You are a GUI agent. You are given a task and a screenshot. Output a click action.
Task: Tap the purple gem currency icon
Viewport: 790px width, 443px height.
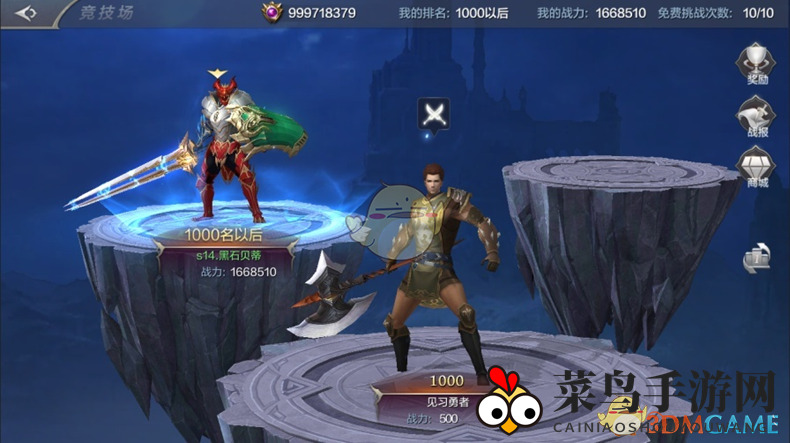(x=271, y=13)
